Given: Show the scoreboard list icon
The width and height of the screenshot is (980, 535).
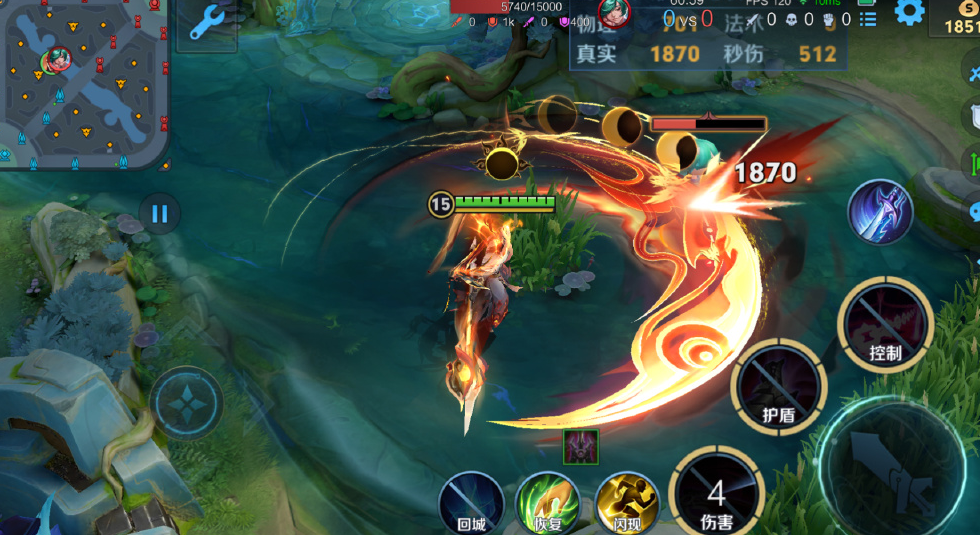Looking at the screenshot, I should (x=868, y=19).
